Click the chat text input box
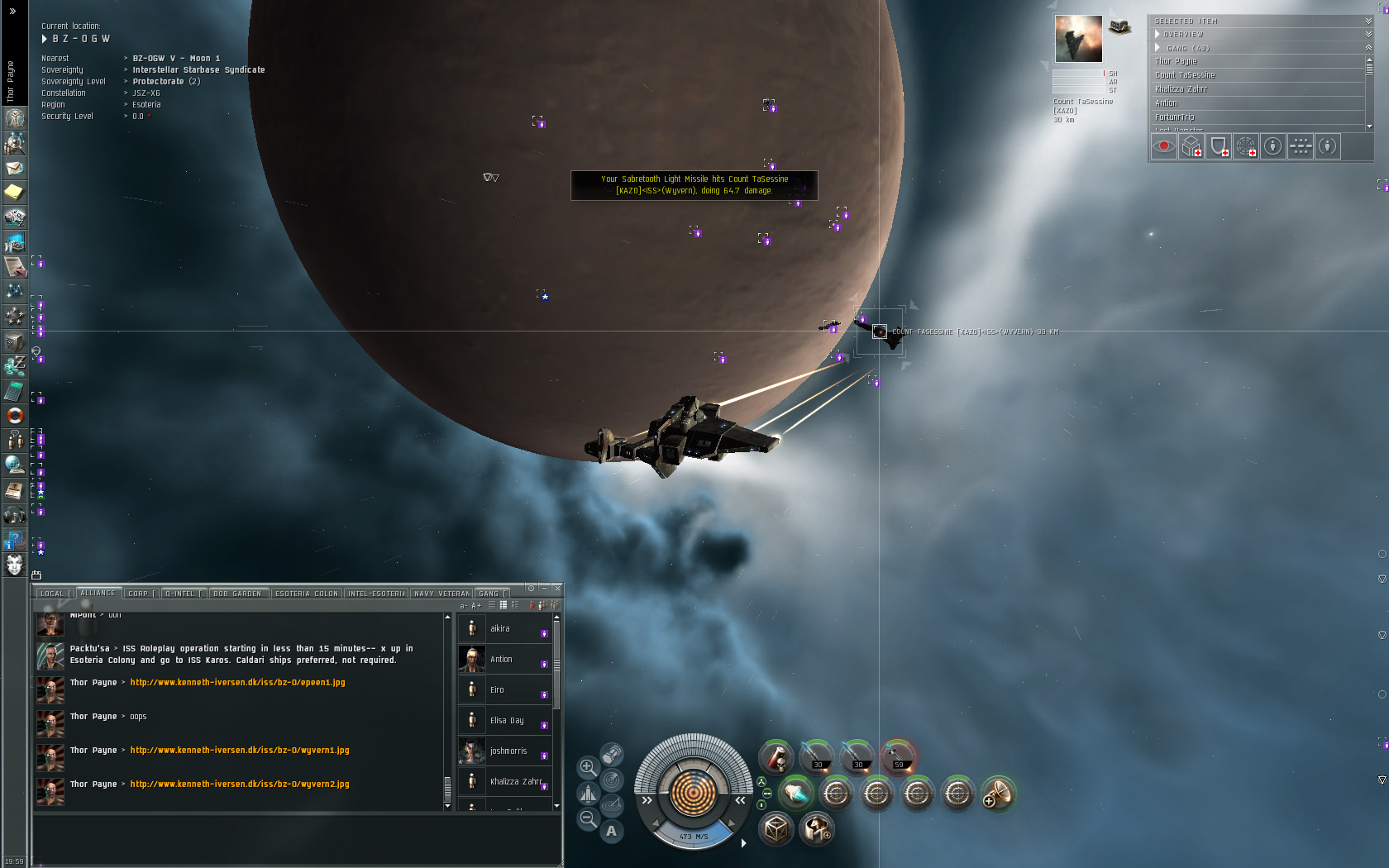1389x868 pixels. coord(296,839)
